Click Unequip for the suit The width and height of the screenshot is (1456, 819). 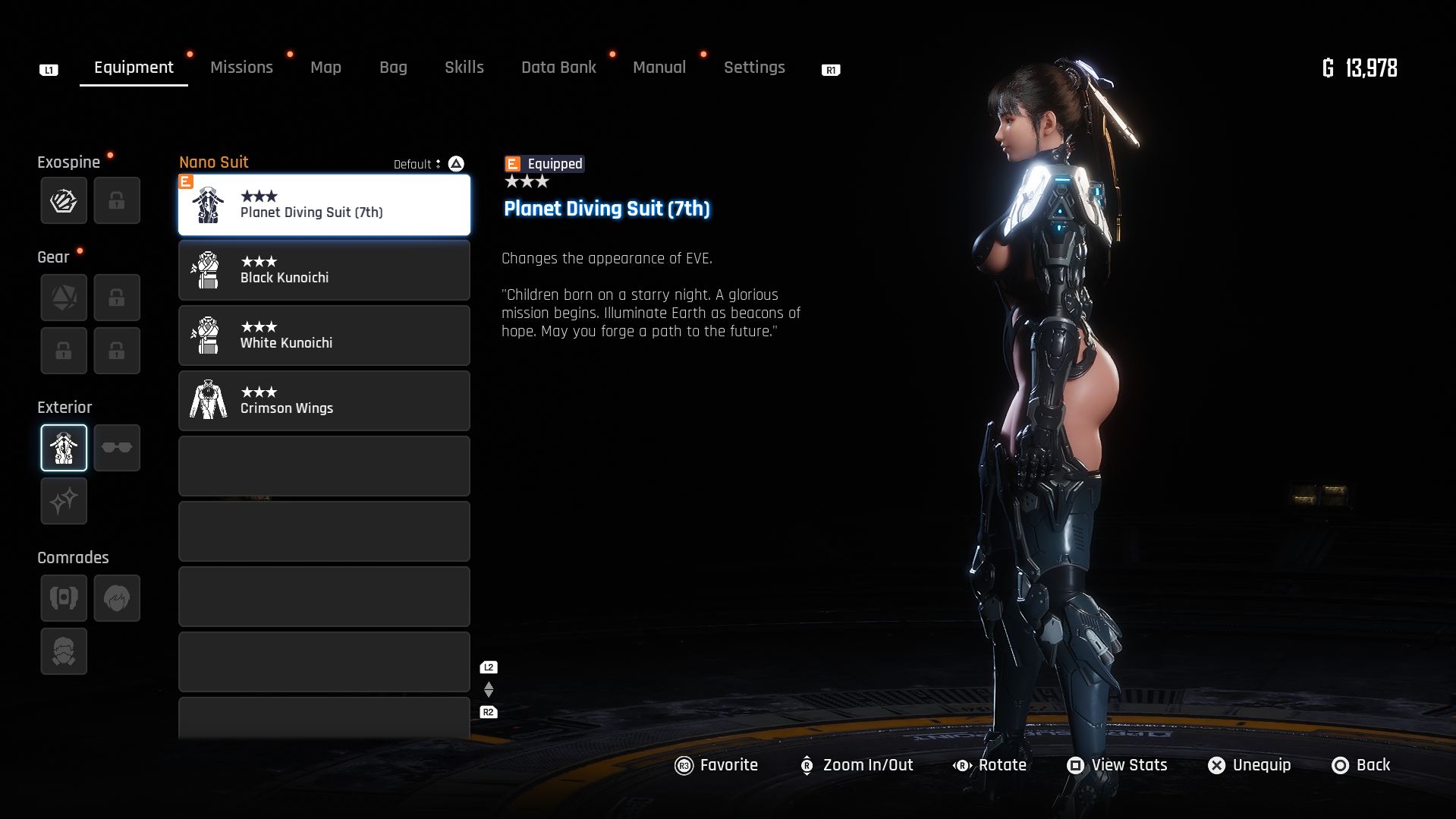[x=1249, y=765]
